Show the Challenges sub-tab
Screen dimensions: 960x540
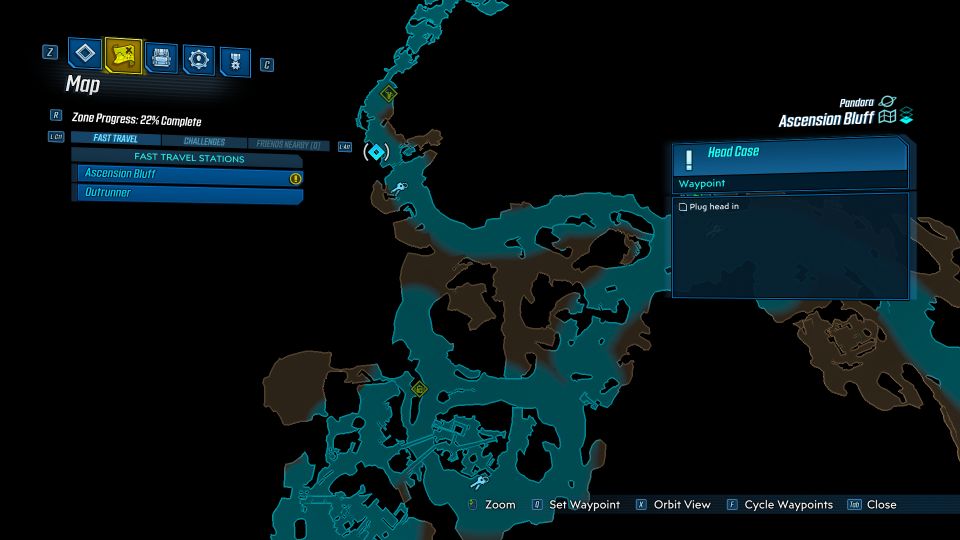[x=203, y=142]
